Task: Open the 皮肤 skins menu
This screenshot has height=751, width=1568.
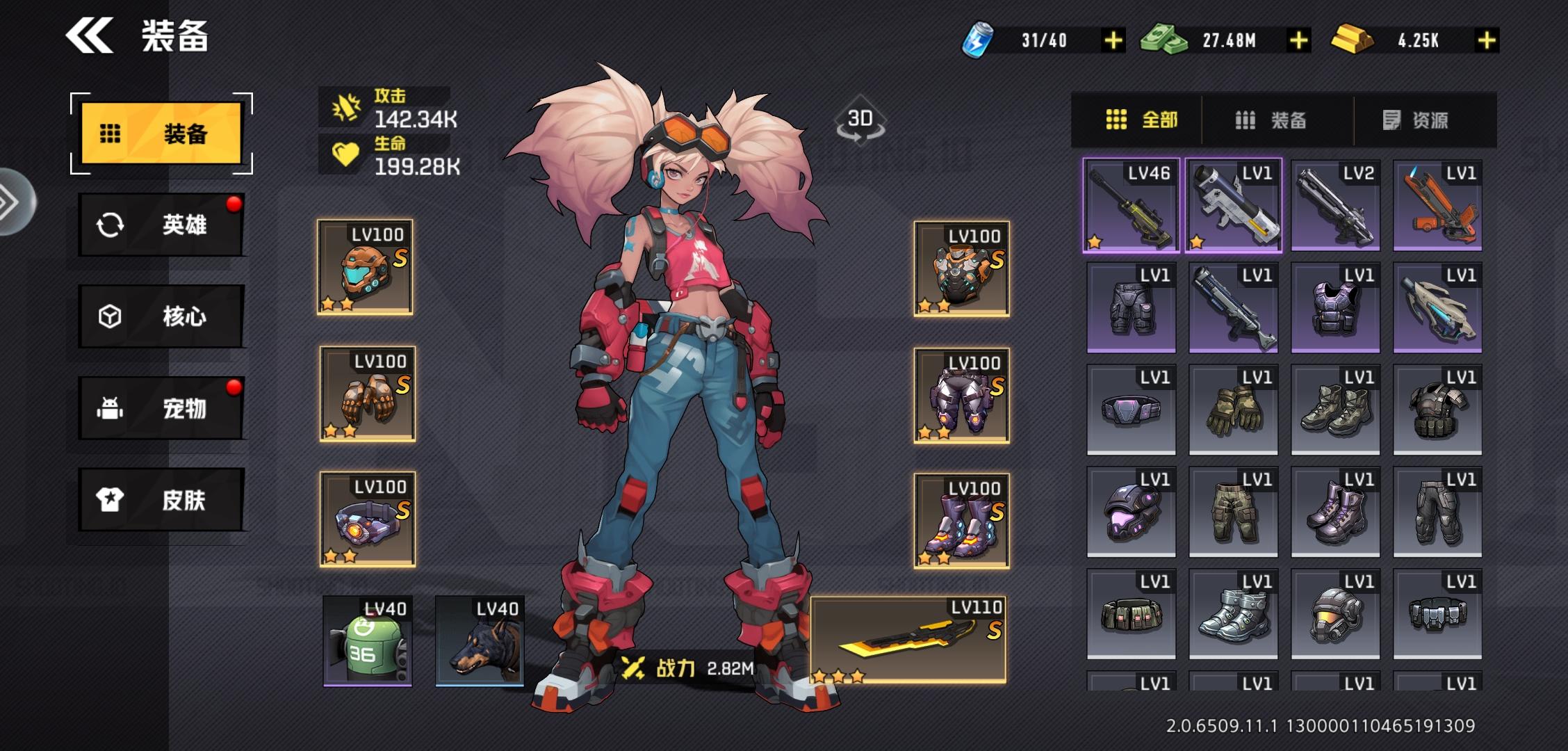Action: 161,499
